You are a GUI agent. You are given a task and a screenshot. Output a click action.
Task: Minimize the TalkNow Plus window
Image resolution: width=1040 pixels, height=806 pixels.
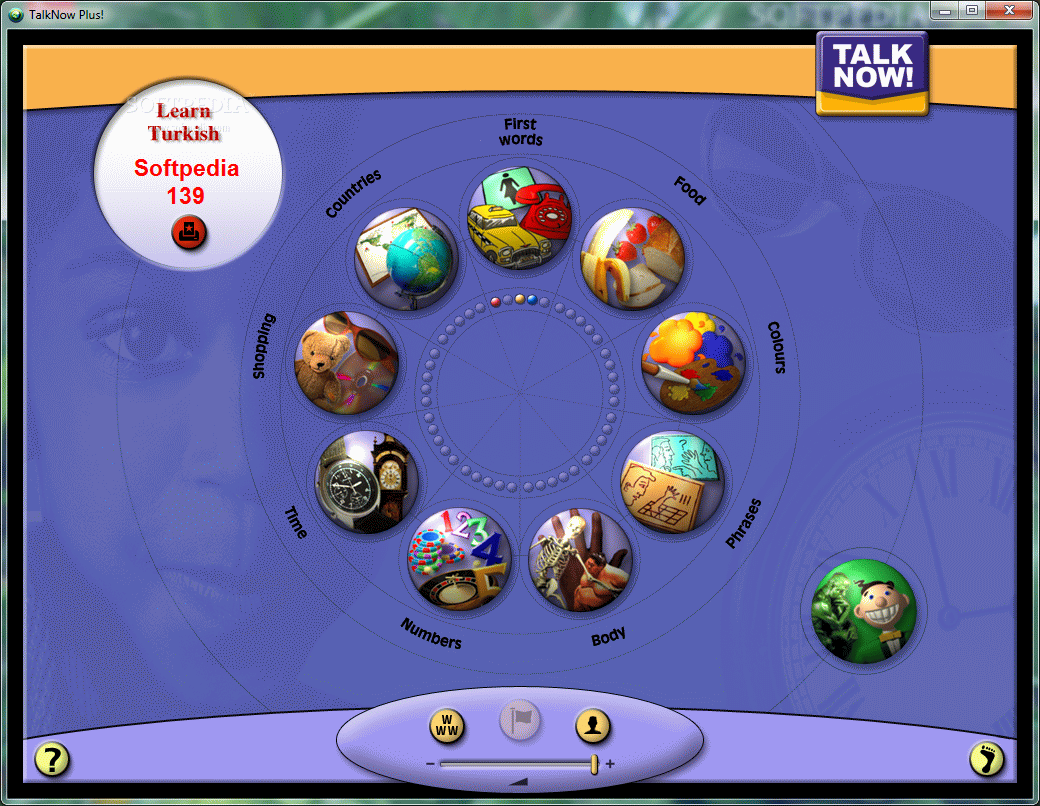coord(946,10)
